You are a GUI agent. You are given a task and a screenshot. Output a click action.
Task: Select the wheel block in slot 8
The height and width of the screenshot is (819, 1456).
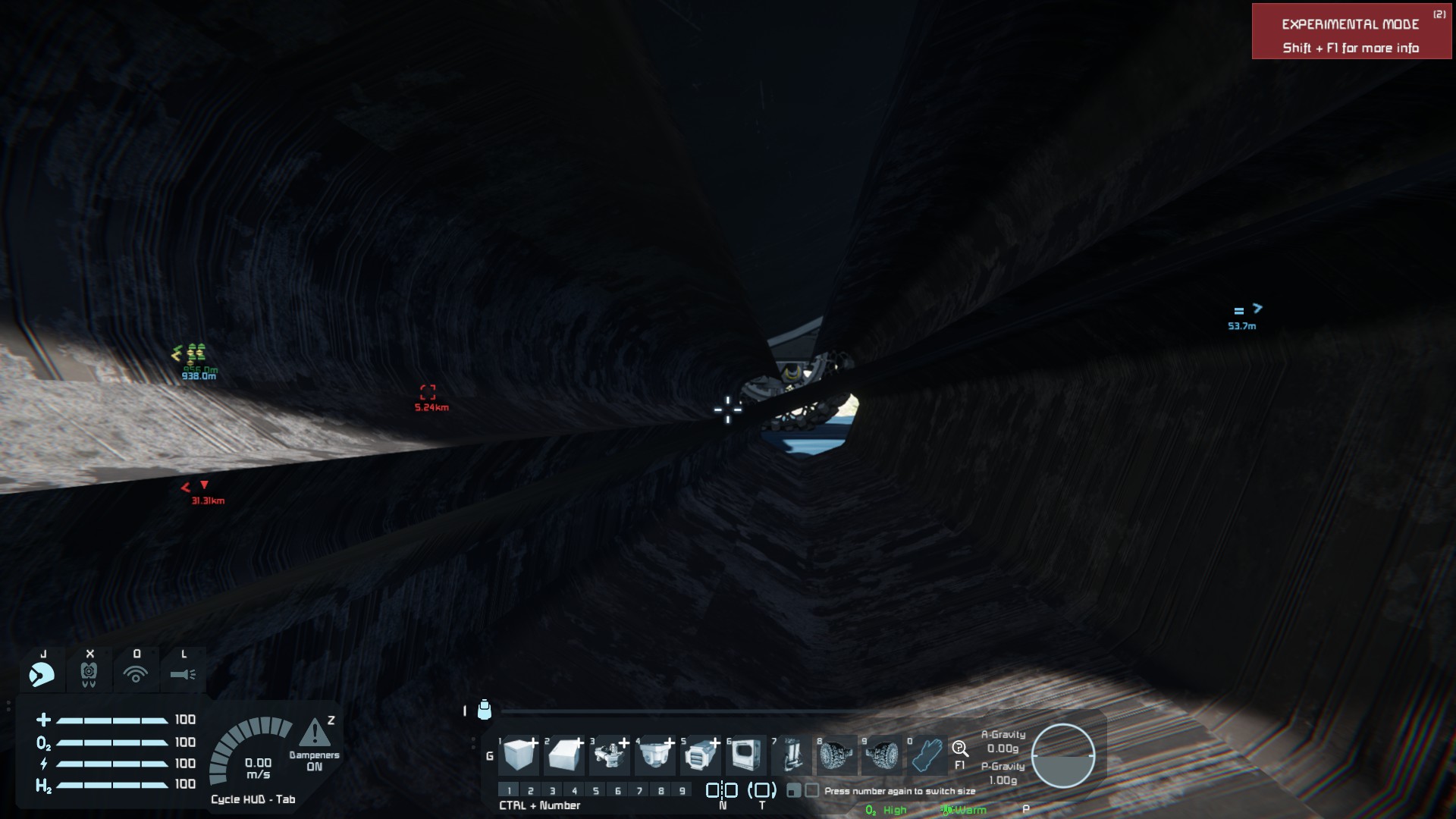(836, 755)
